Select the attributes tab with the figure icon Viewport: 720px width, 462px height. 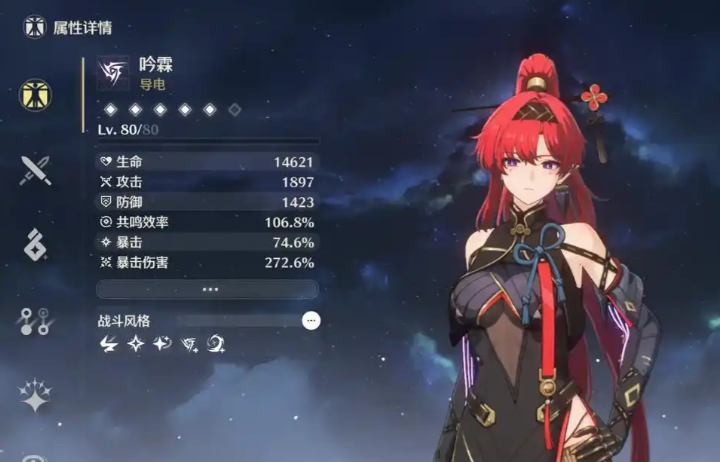[x=36, y=95]
